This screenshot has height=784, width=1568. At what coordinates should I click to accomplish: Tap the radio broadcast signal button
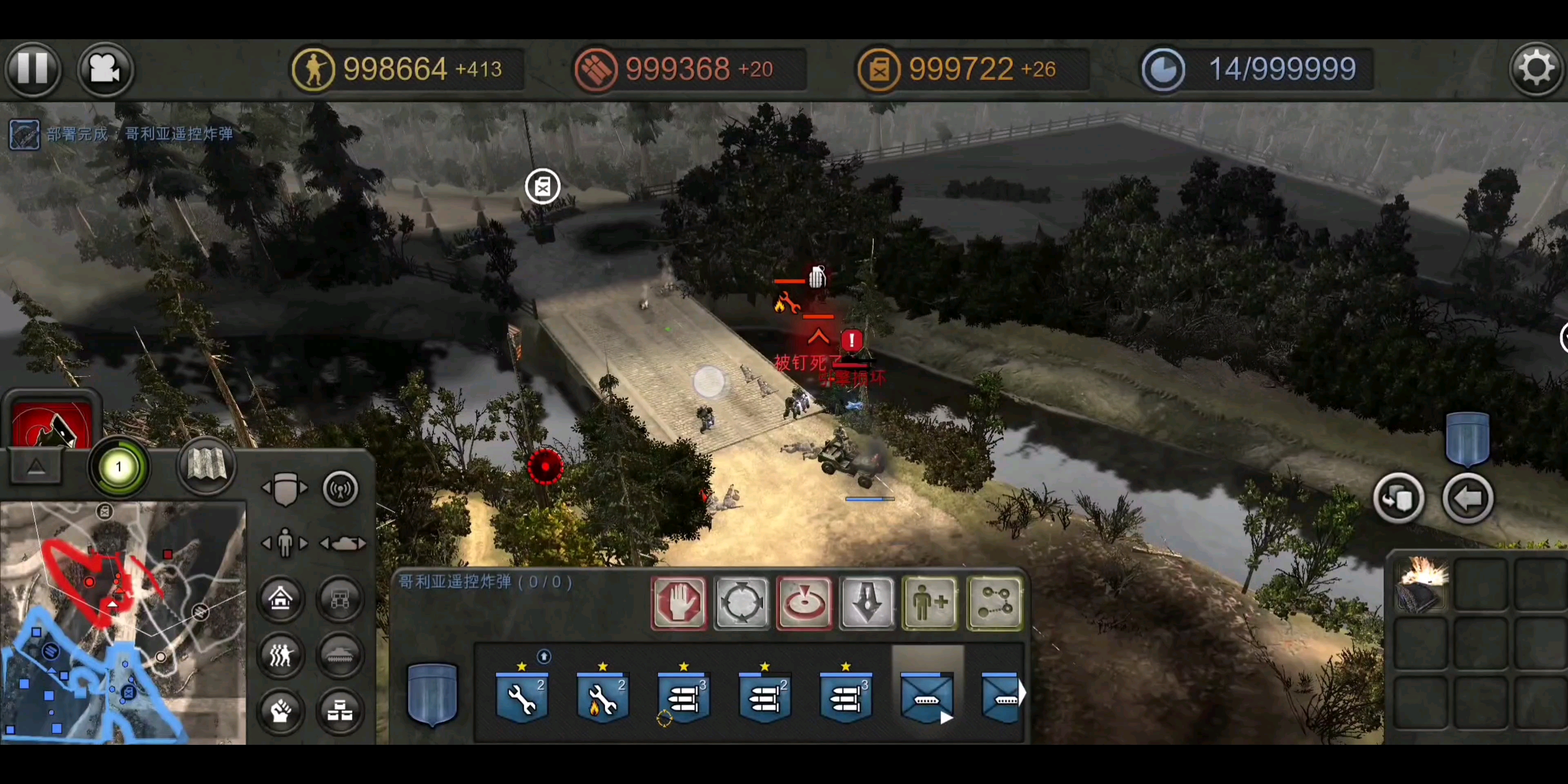tap(340, 489)
